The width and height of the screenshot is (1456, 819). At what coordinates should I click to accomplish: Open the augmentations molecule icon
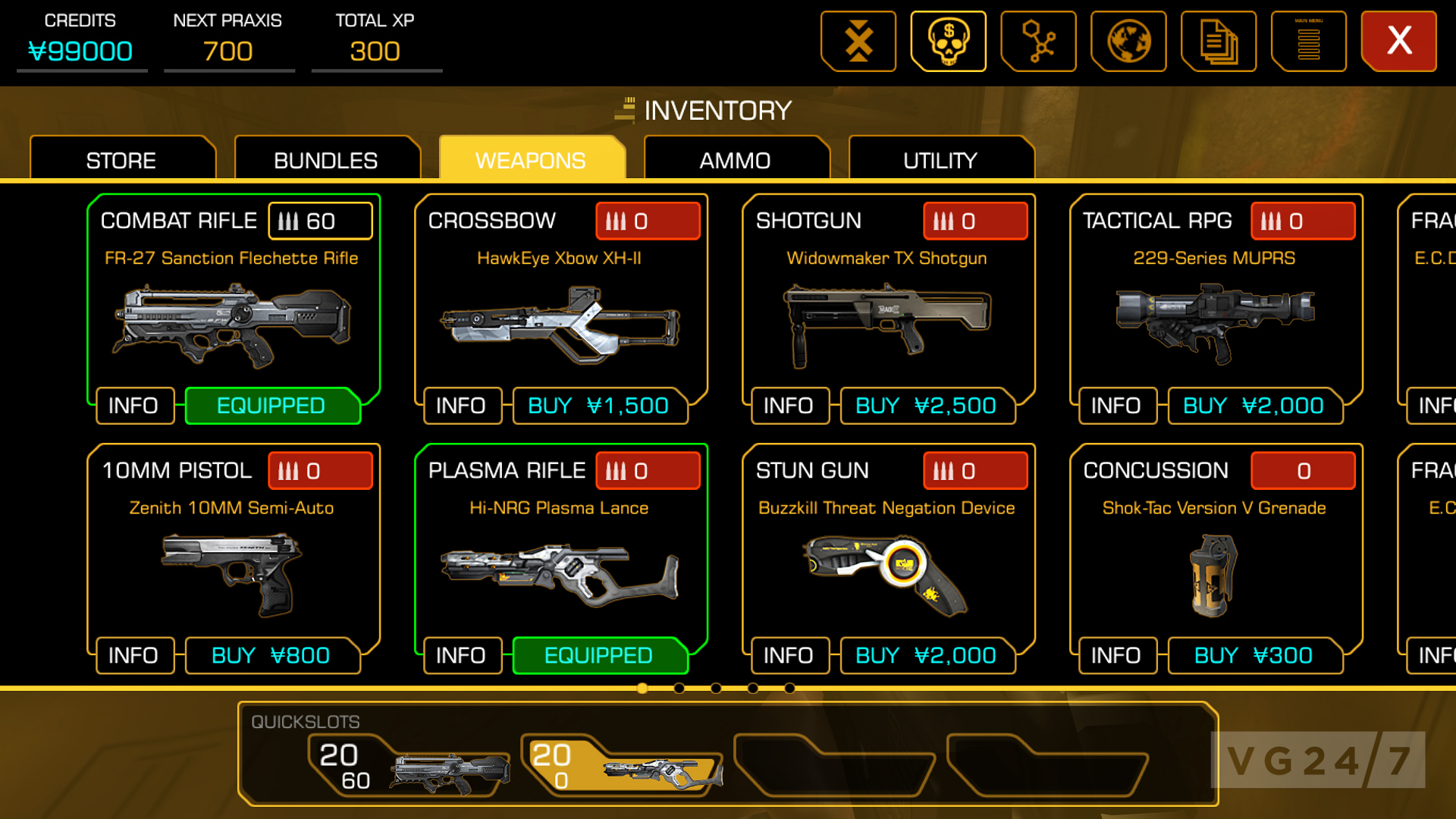(1039, 41)
